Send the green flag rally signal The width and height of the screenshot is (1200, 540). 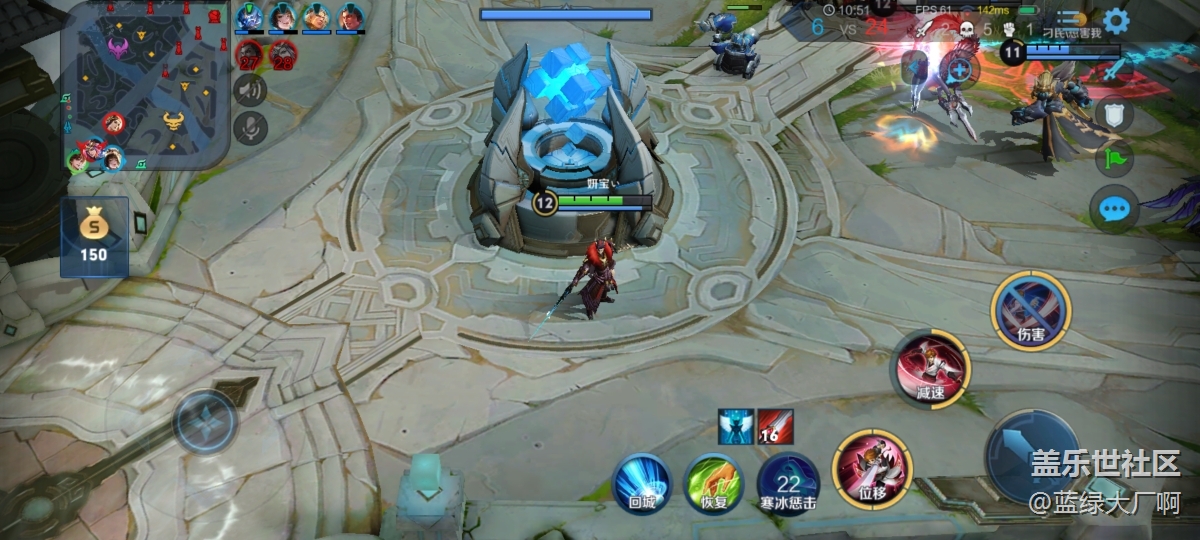click(x=1114, y=160)
